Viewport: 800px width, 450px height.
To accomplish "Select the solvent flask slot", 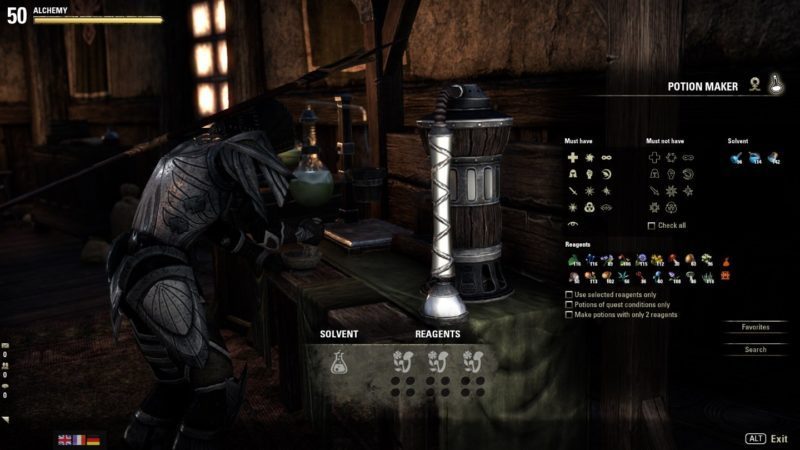I will [x=338, y=361].
